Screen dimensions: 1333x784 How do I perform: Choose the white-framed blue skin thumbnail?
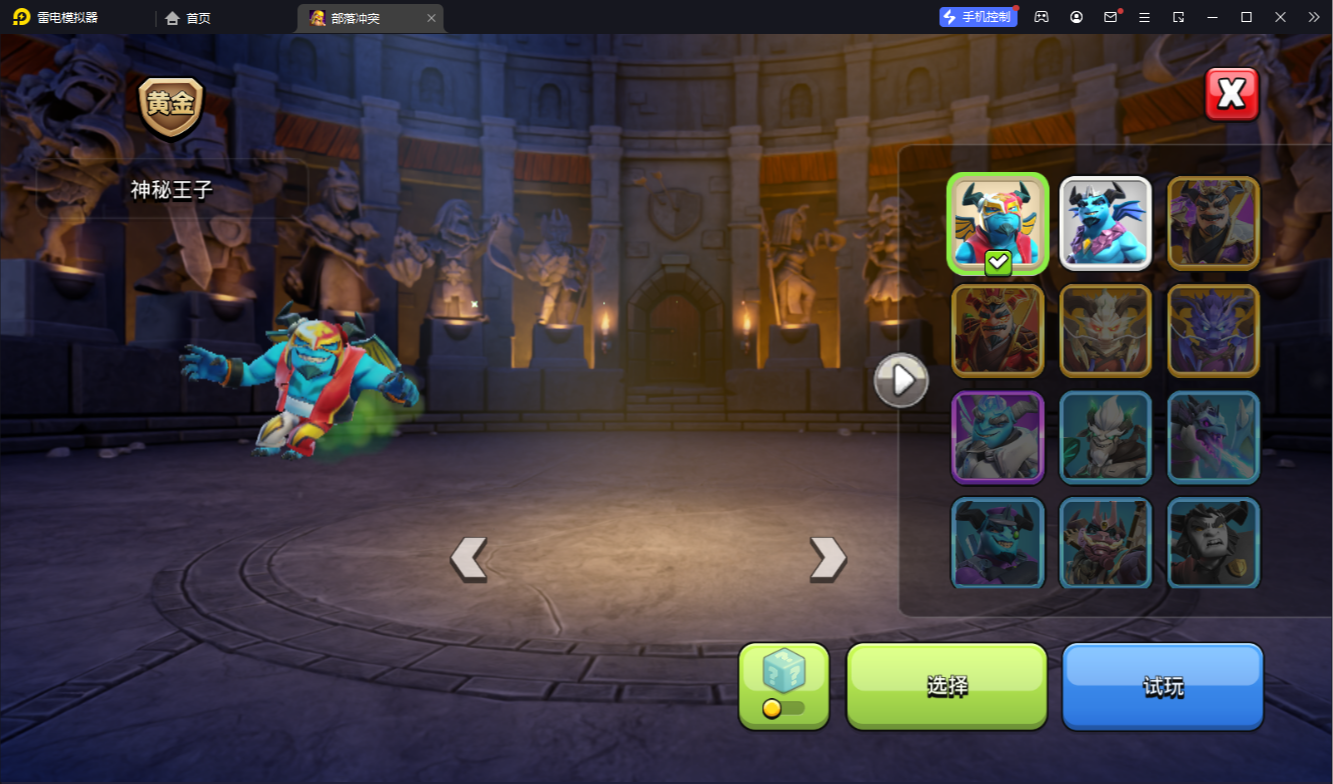pos(1105,224)
